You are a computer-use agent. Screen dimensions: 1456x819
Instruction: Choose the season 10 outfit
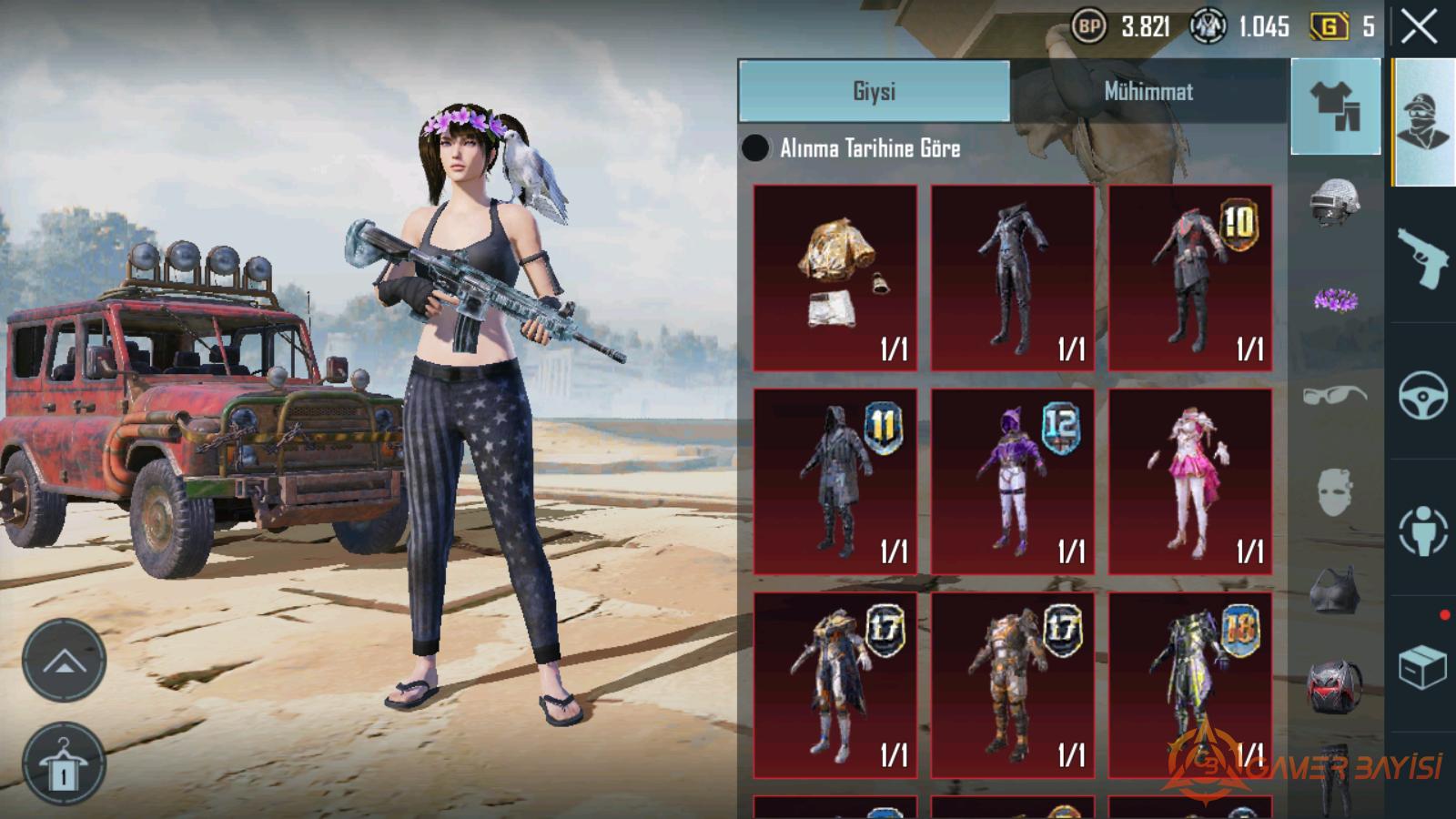click(x=1190, y=278)
